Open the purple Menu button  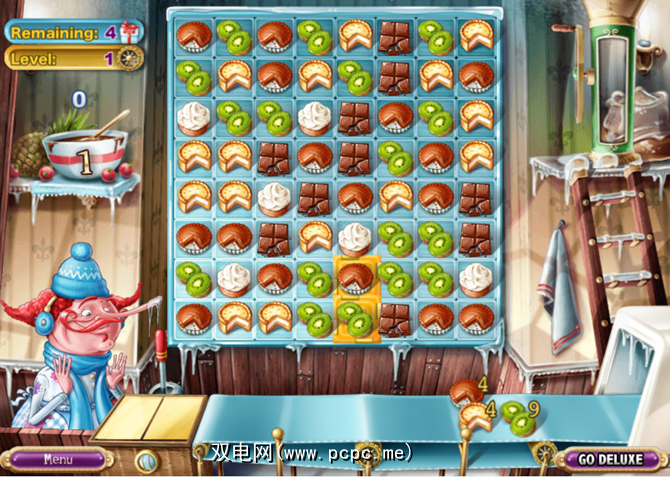[x=57, y=460]
